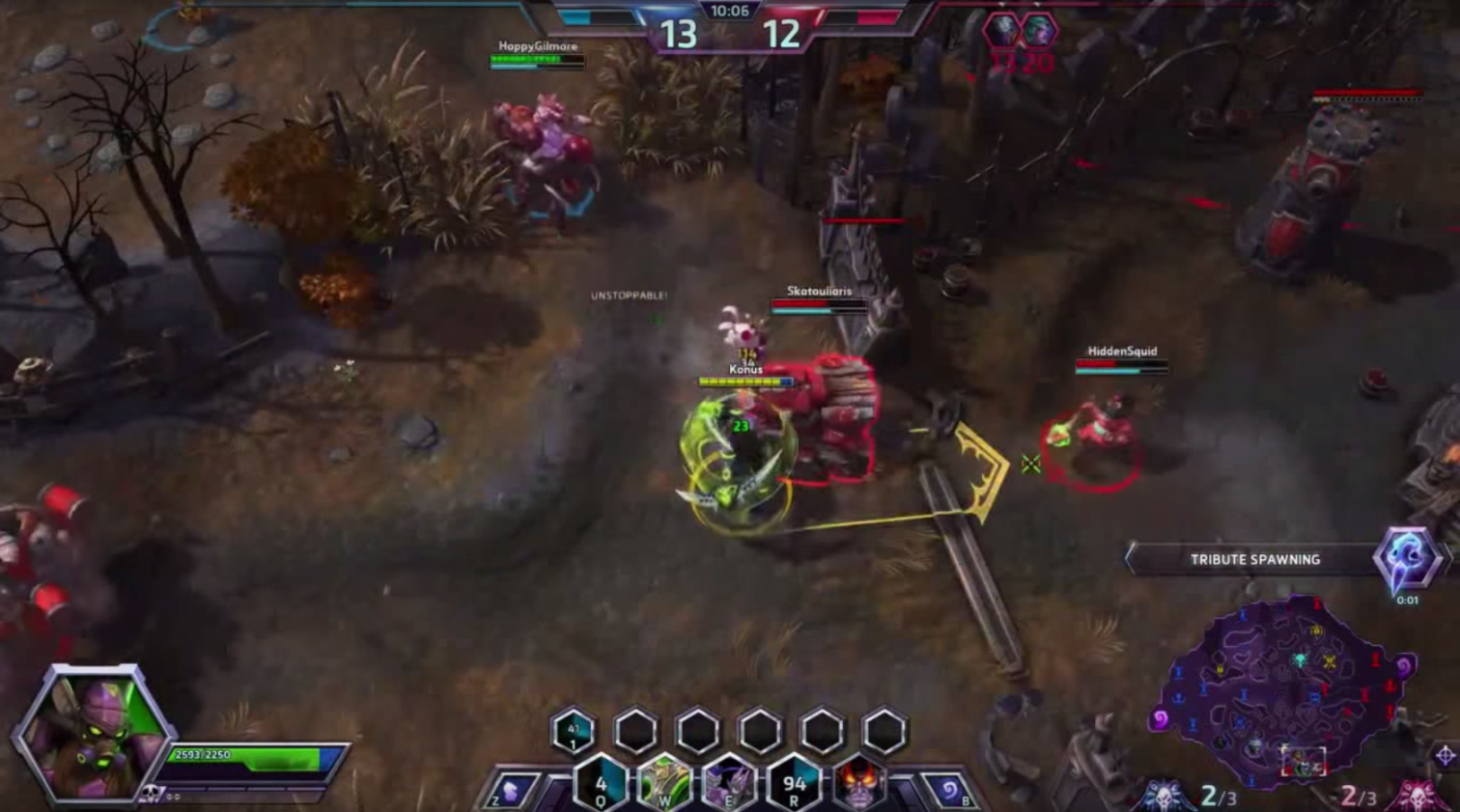
Task: Use the purple E ability
Action: point(729,784)
